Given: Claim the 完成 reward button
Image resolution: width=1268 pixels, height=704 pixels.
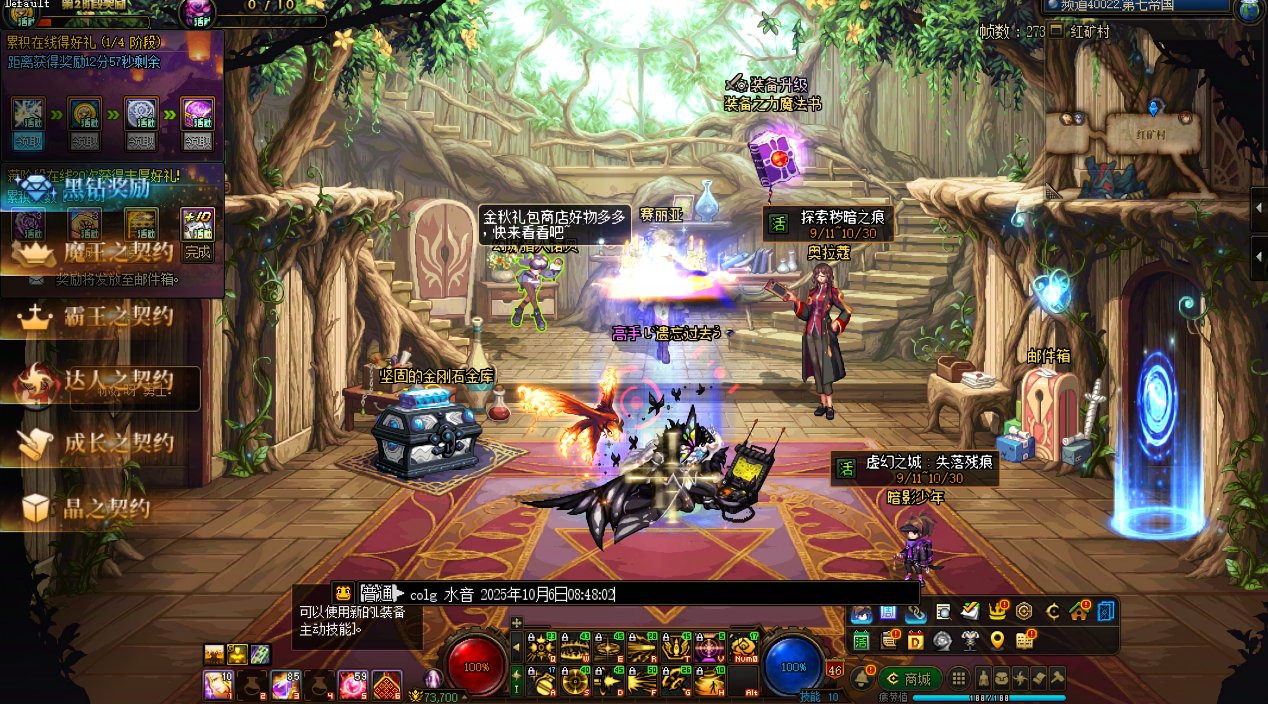Looking at the screenshot, I should pos(198,252).
